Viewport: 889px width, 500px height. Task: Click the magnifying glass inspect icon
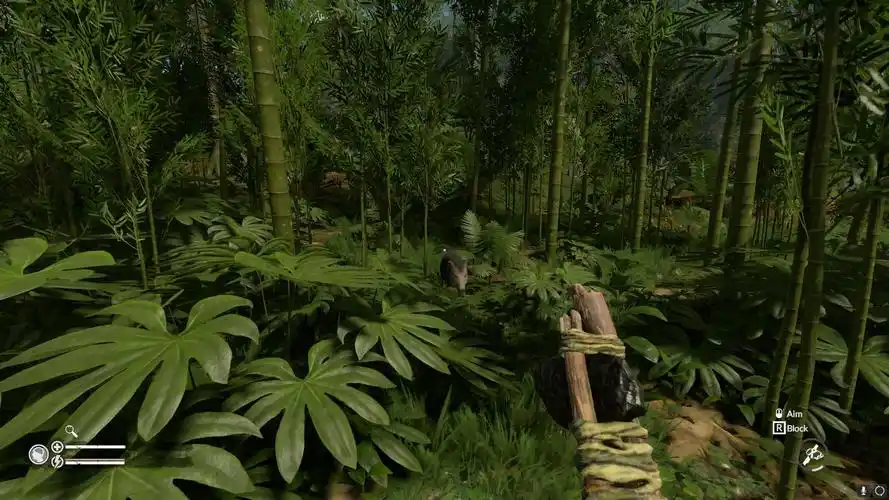(71, 432)
